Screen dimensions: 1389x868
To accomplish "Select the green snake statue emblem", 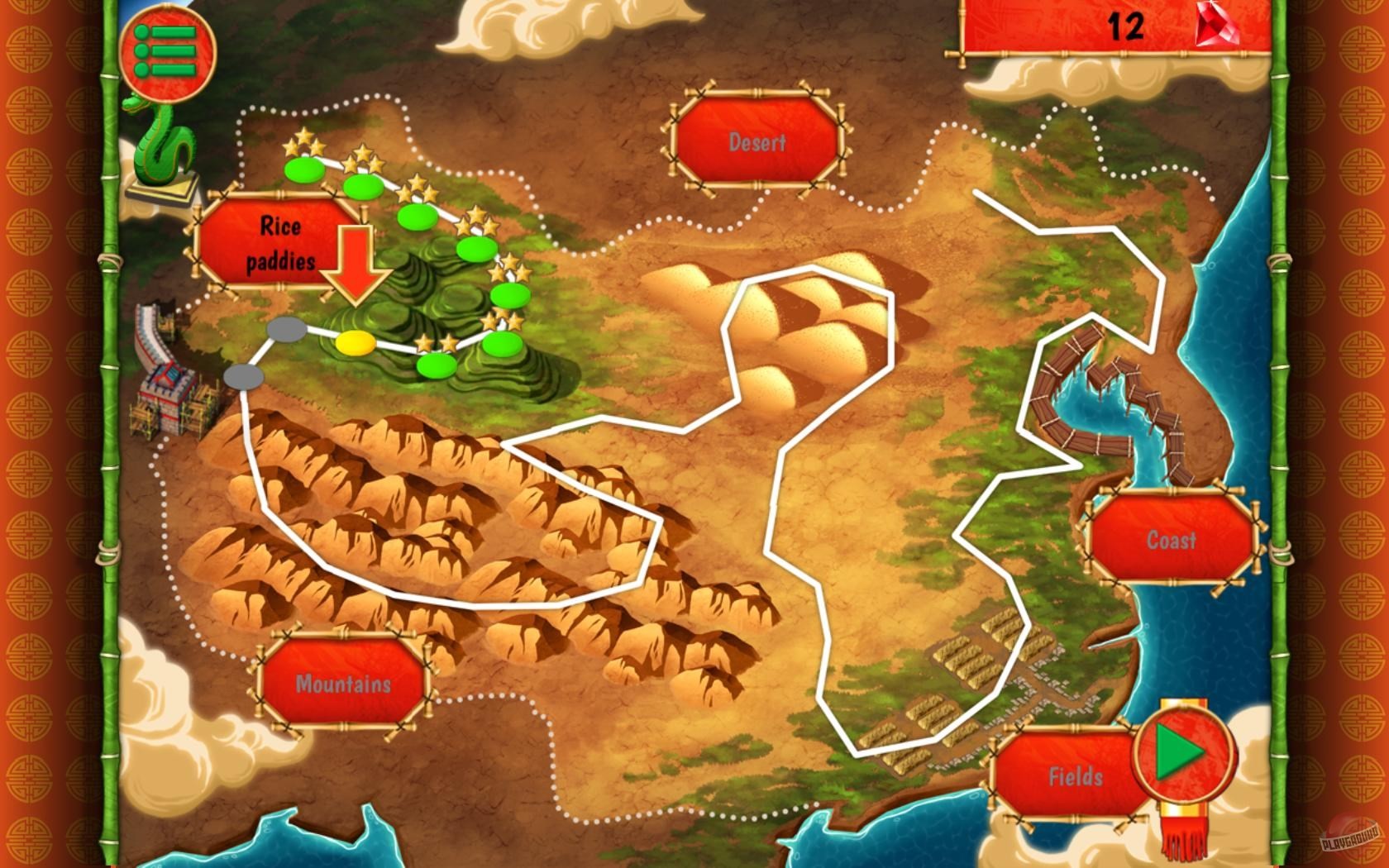I will (x=162, y=147).
